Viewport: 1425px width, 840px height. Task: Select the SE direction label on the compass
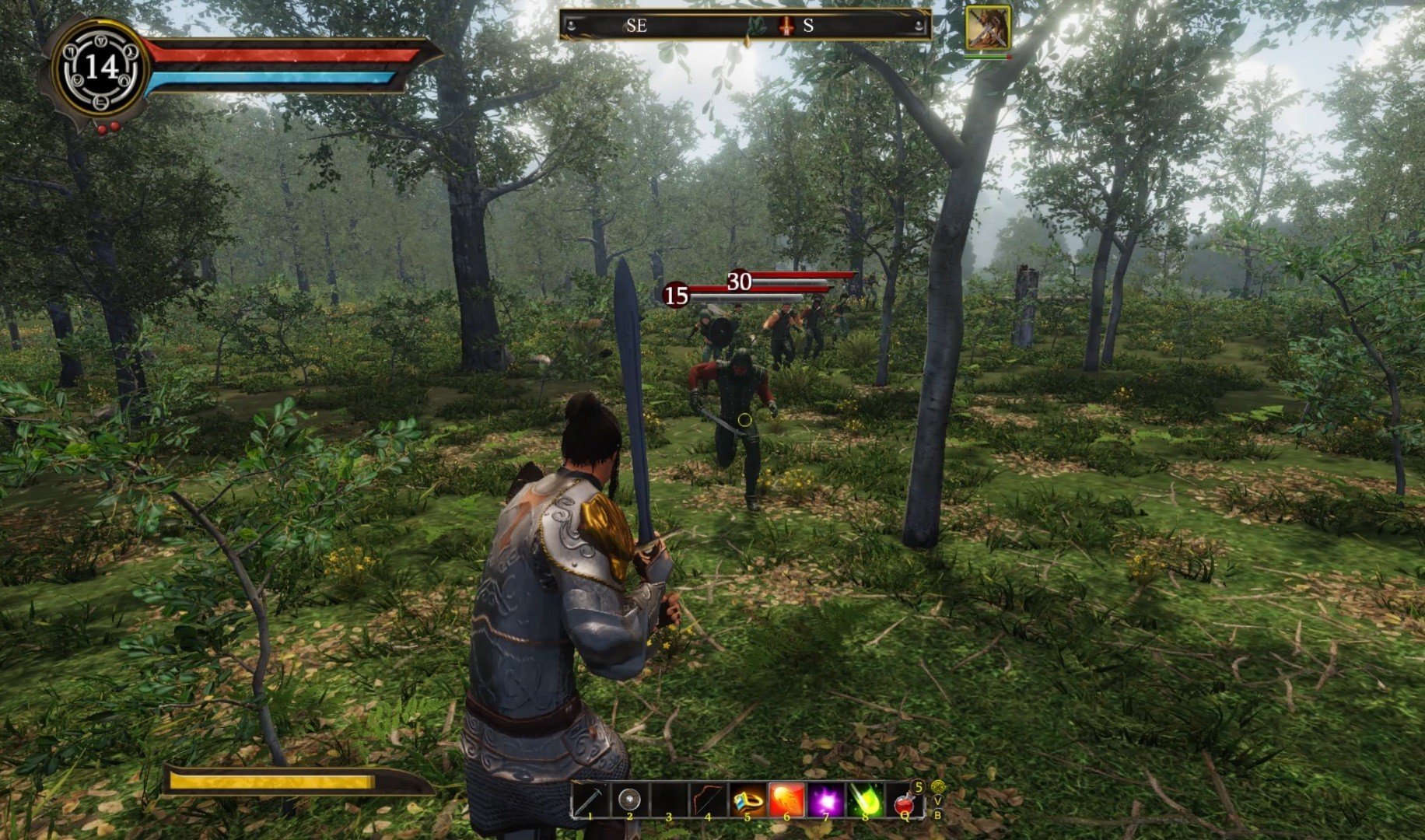coord(636,25)
